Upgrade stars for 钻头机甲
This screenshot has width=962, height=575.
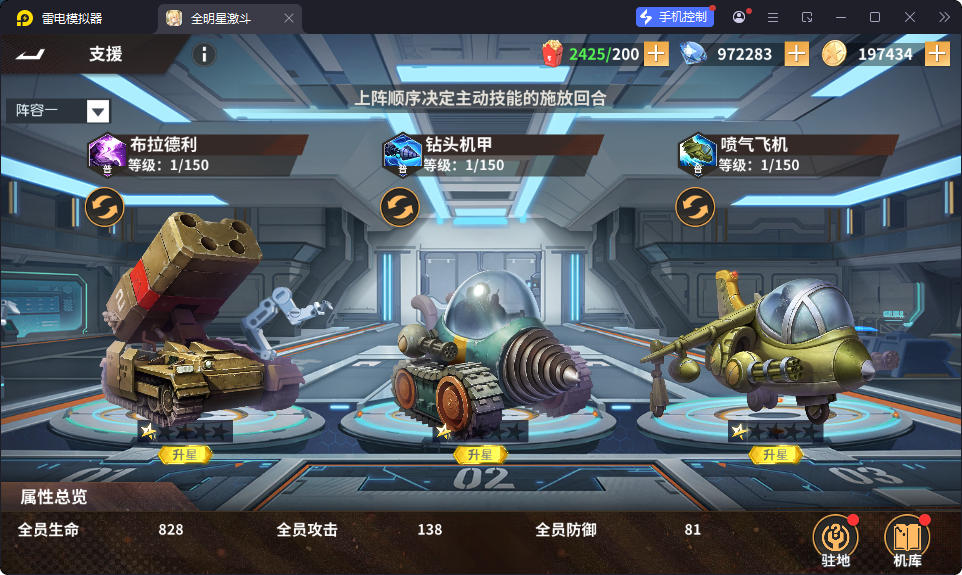[x=481, y=454]
